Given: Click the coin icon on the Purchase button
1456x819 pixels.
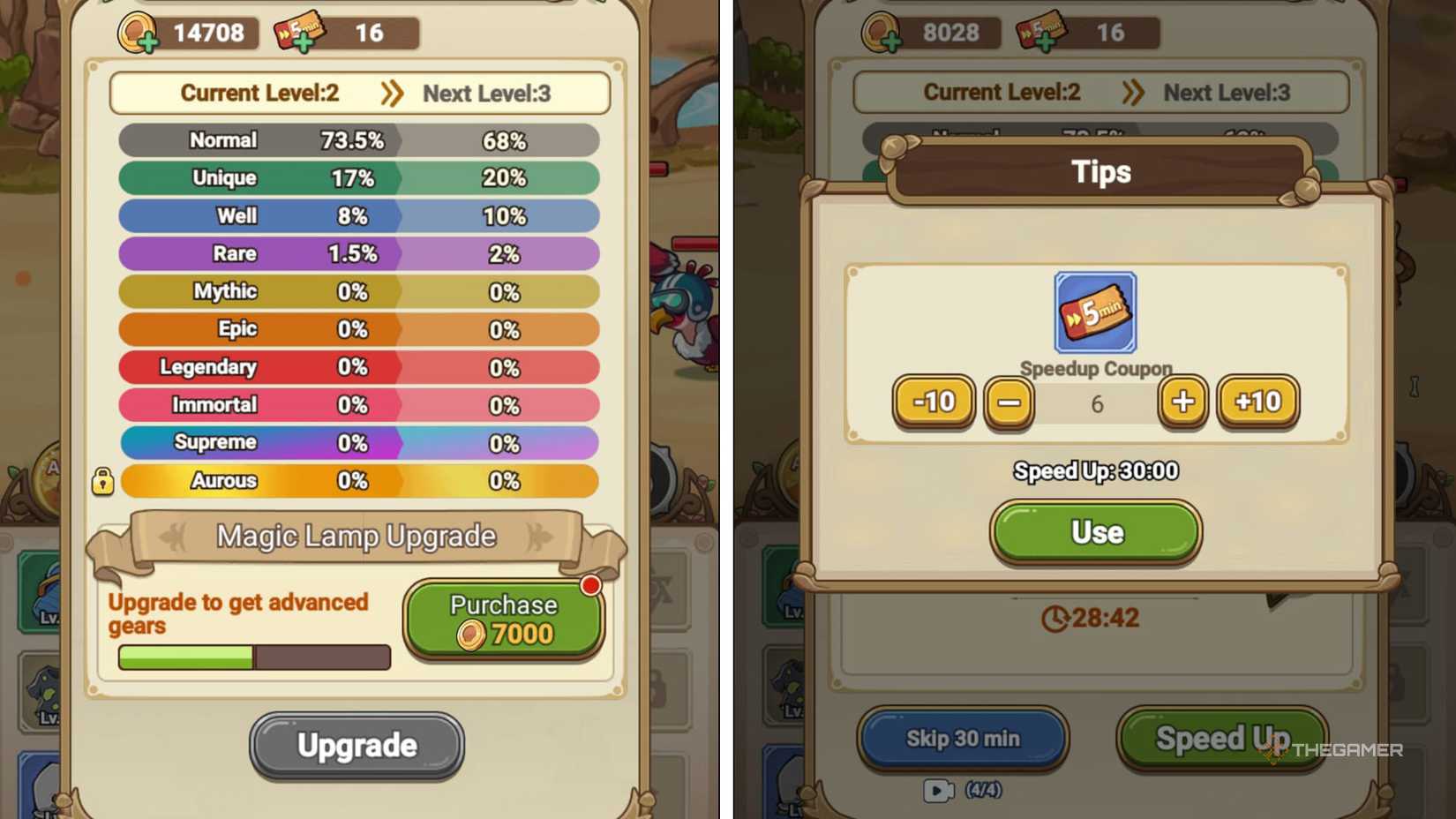Looking at the screenshot, I should click(473, 634).
